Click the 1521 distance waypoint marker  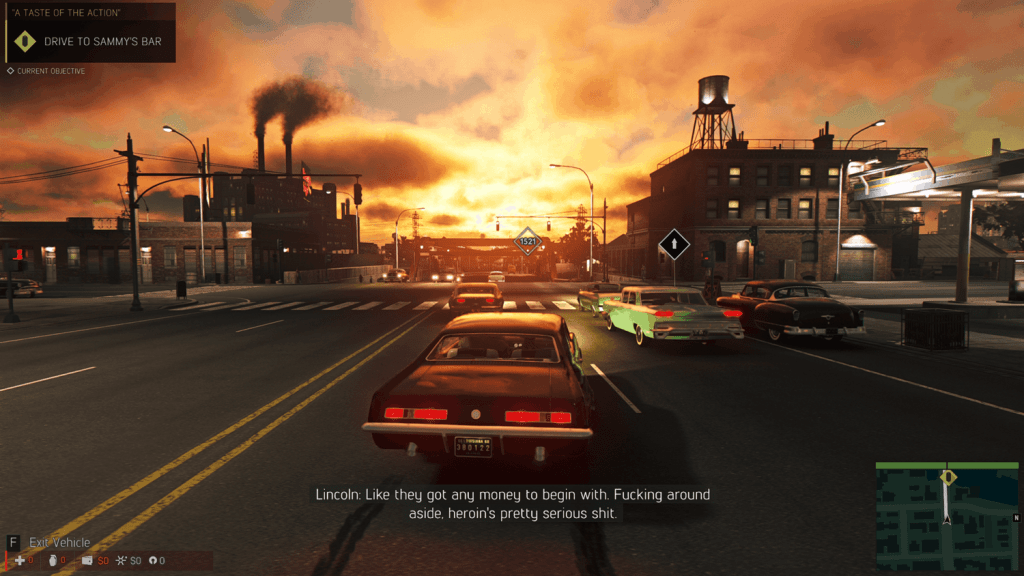(x=527, y=241)
